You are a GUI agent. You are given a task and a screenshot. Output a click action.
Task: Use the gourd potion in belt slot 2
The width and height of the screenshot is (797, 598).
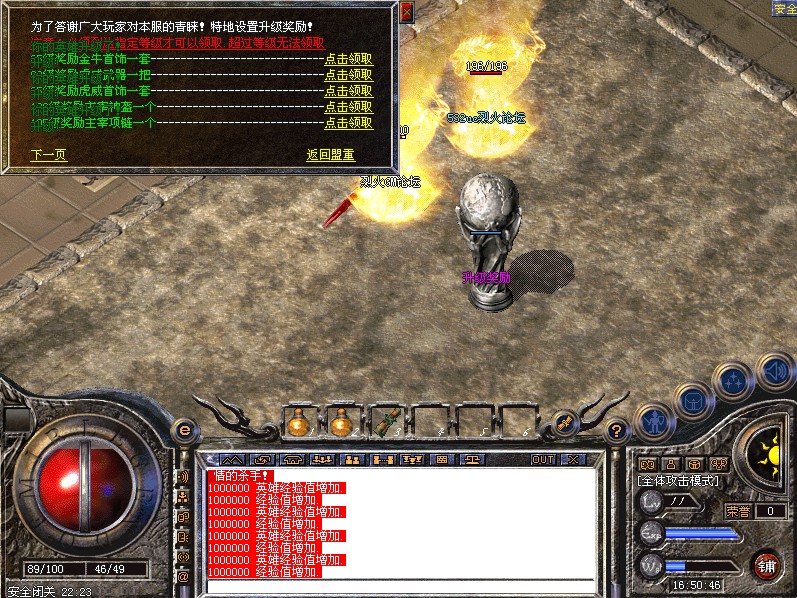(342, 423)
